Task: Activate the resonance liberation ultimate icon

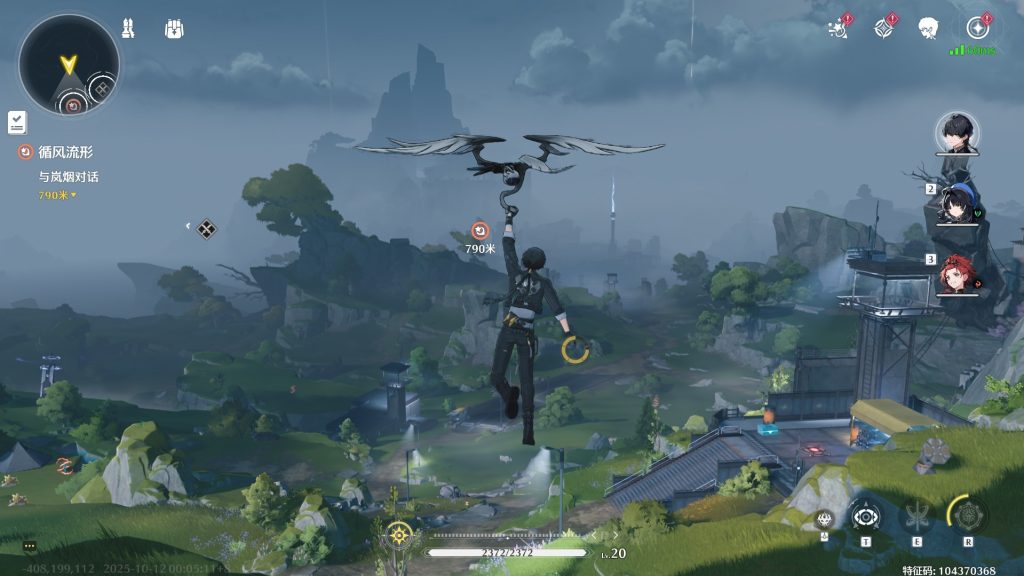Action: coord(968,516)
